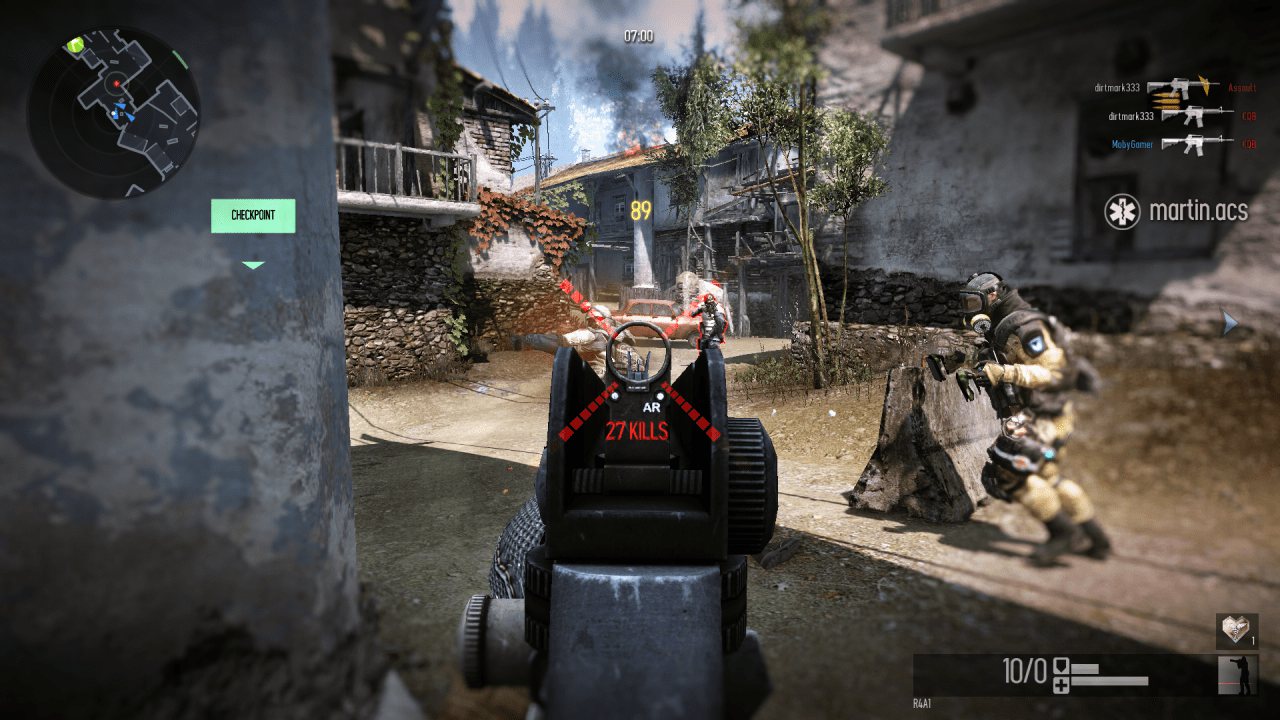Screen dimensions: 1280x720
Task: Select the heart-shaped resurrection coin icon
Action: point(1236,631)
